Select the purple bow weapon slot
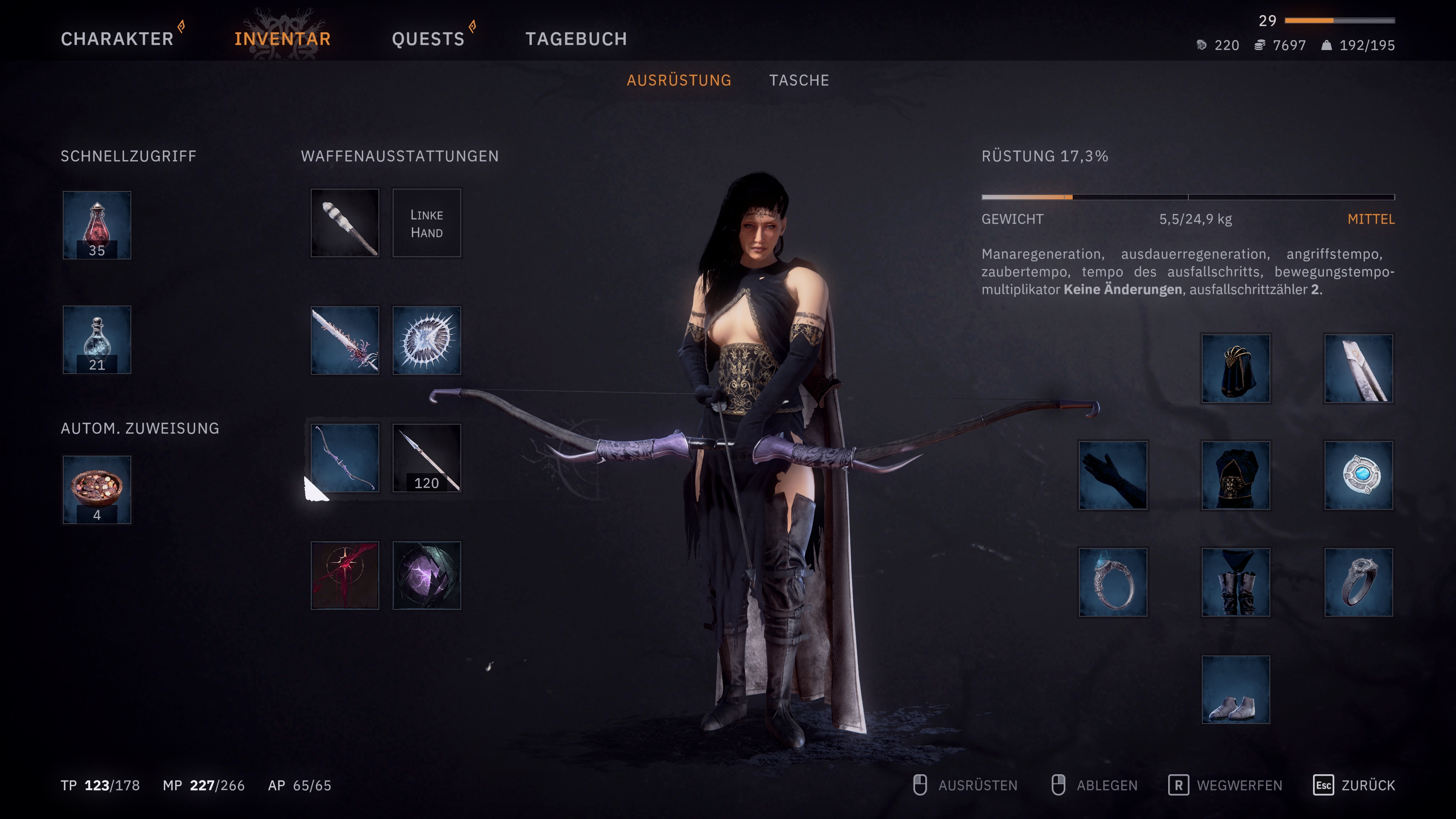The width and height of the screenshot is (1456, 819). 345,458
